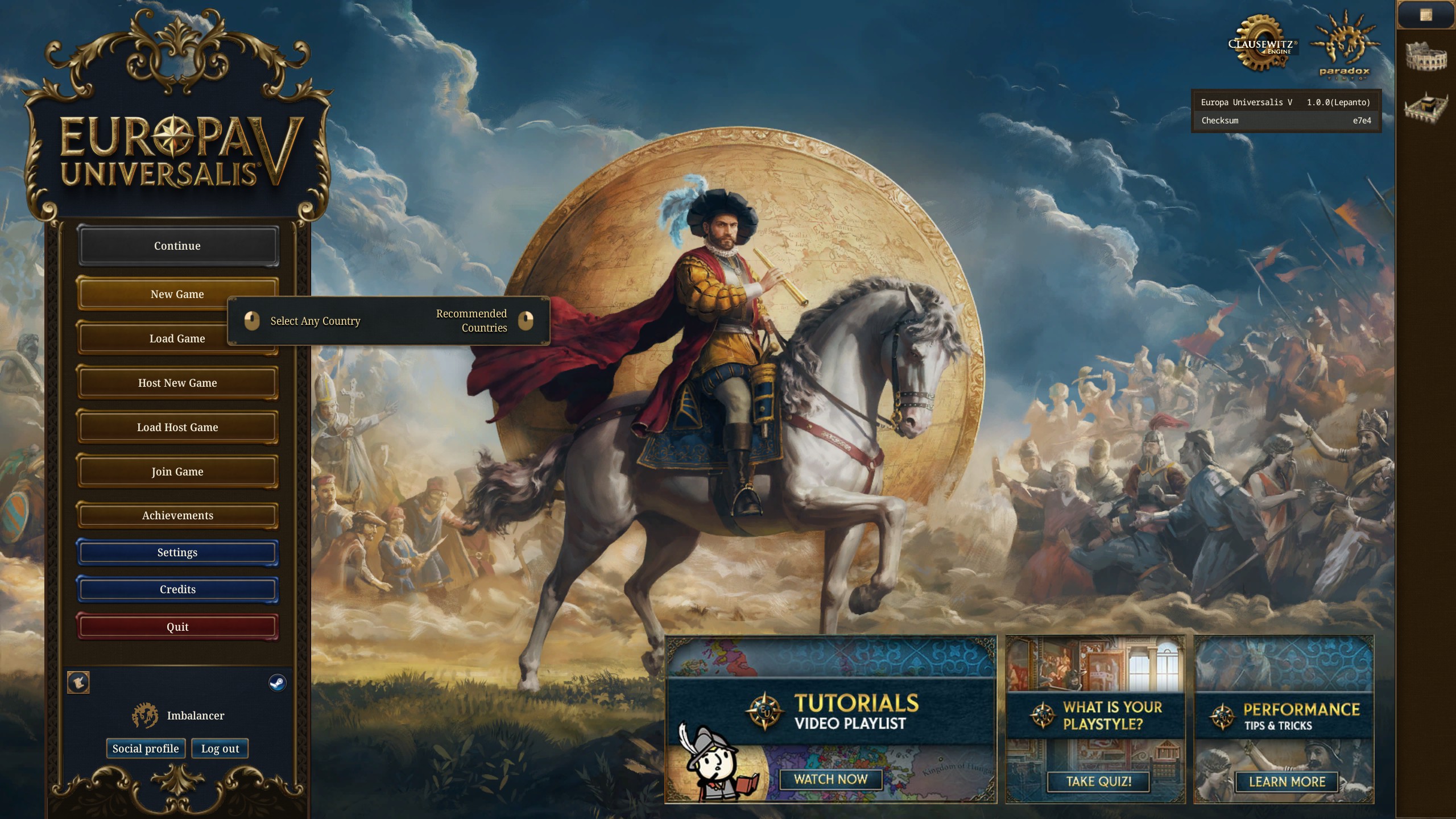This screenshot has width=1456, height=819.
Task: Open the Social profile page
Action: pos(146,748)
